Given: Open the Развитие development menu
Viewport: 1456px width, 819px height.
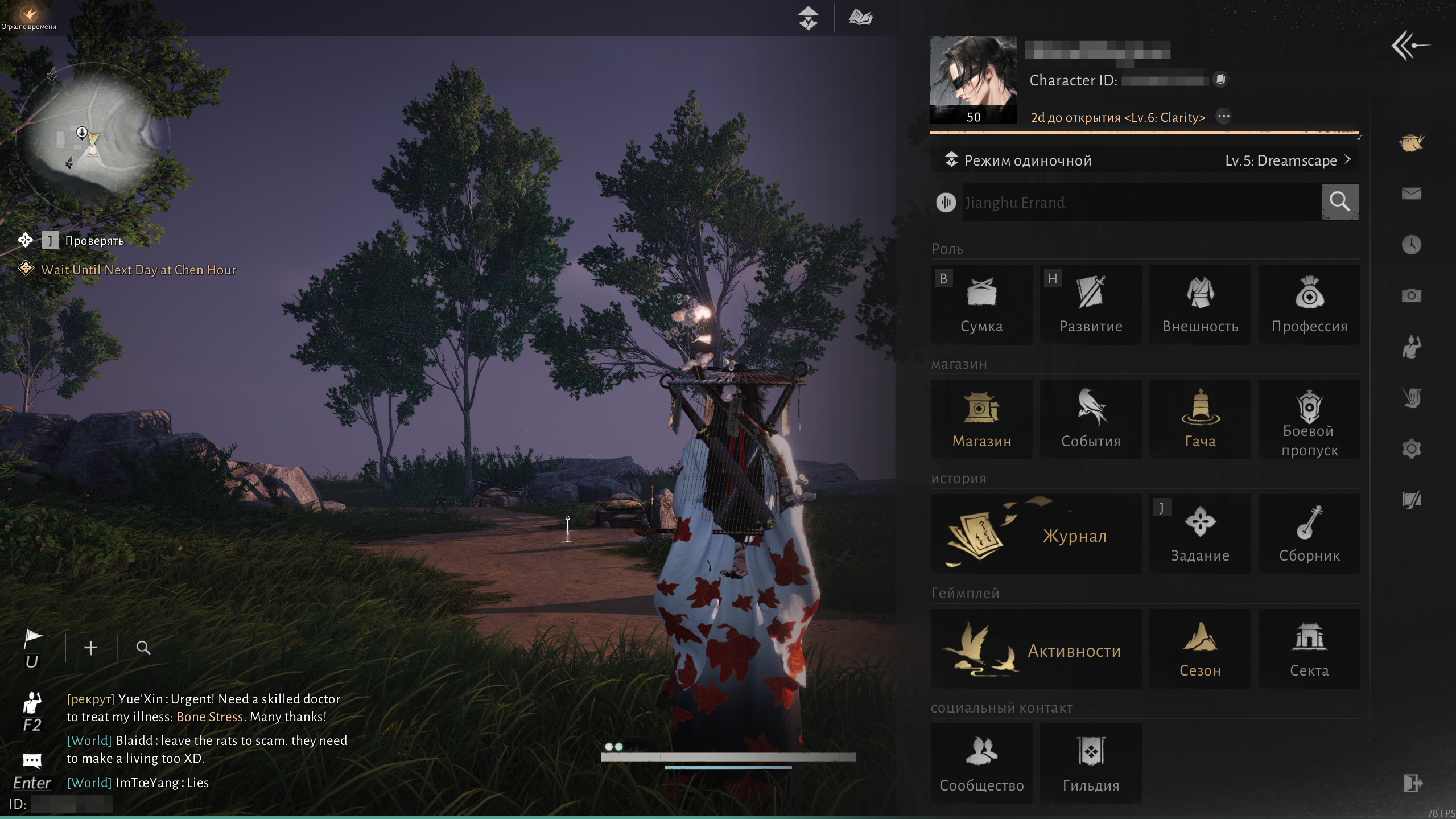Looking at the screenshot, I should click(1091, 304).
